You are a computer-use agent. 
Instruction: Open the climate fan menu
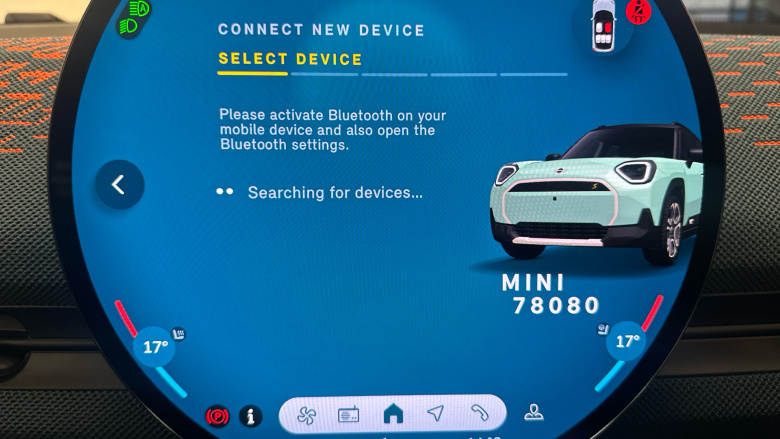click(305, 414)
